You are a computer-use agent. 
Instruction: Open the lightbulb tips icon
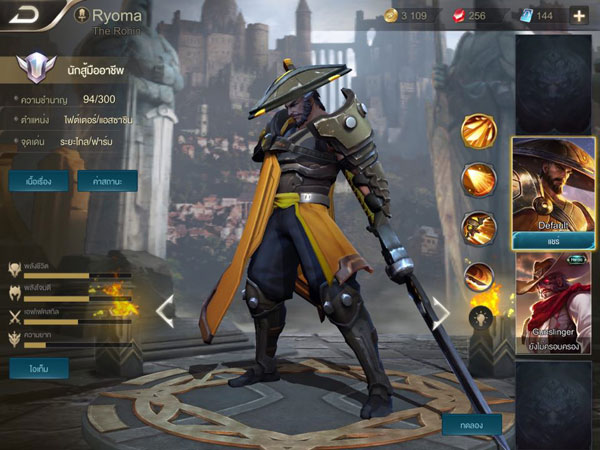tap(479, 317)
